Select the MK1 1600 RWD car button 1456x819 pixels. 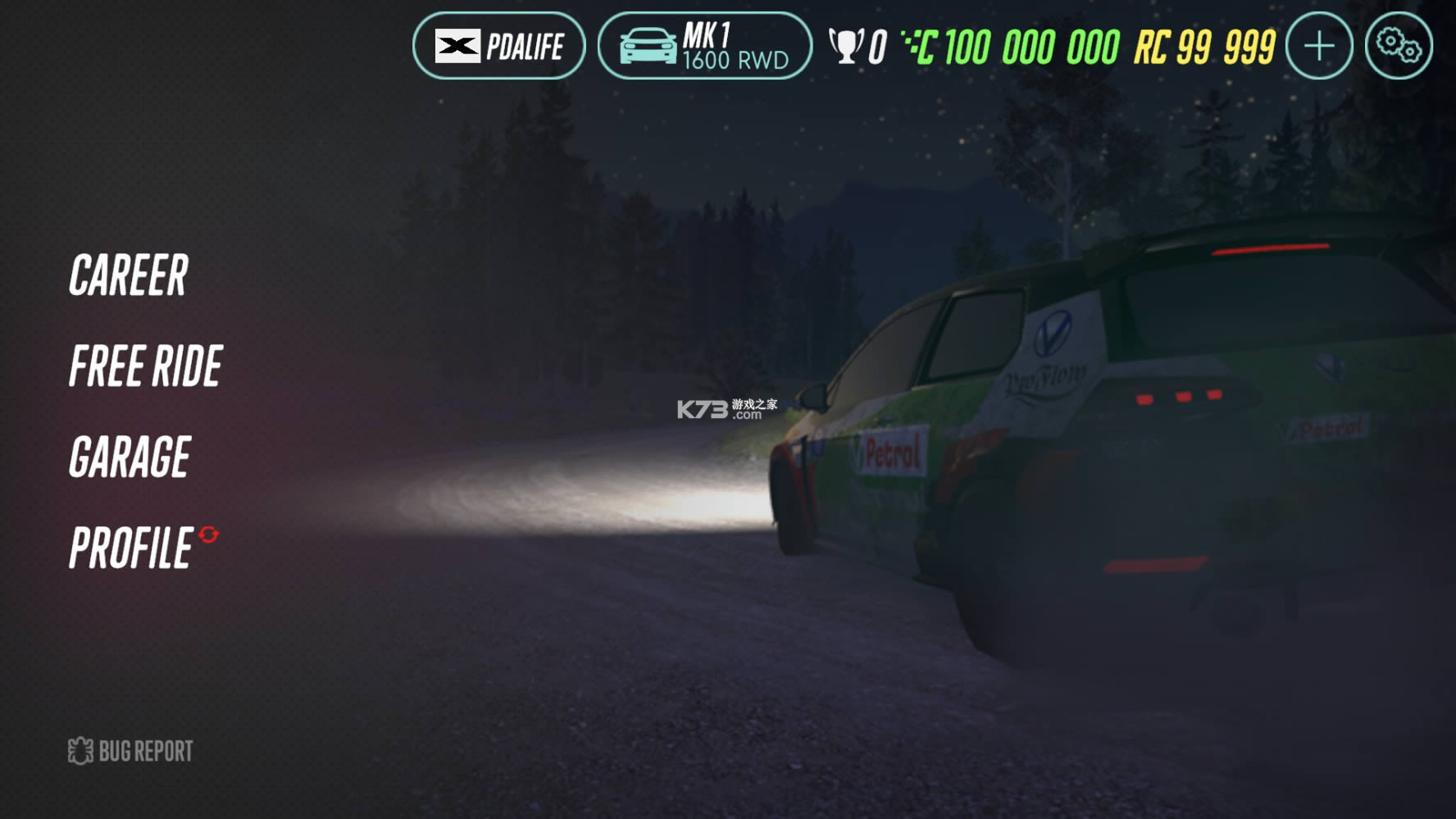[x=704, y=46]
